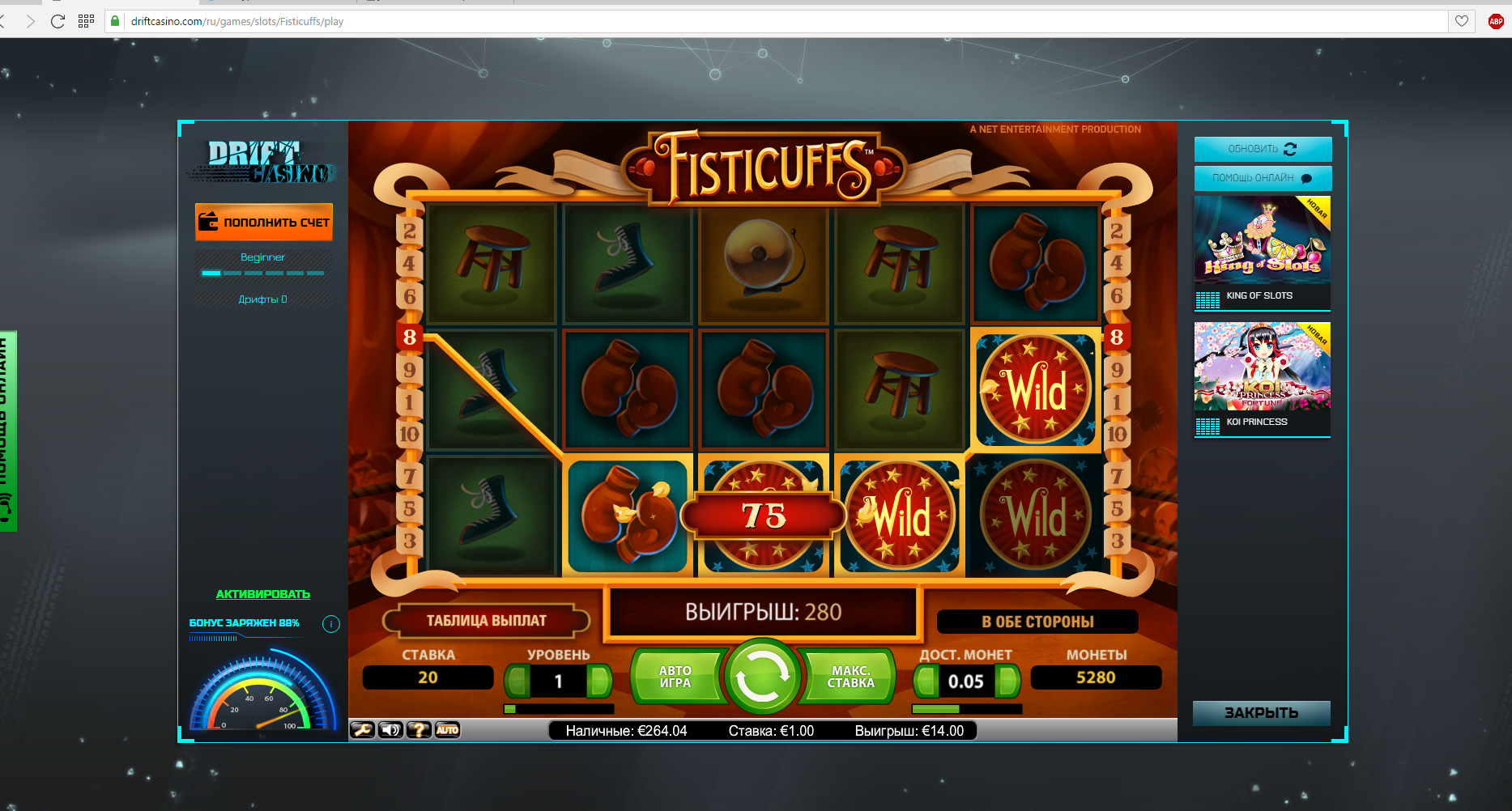Image resolution: width=1512 pixels, height=811 pixels.
Task: Toggle sound with the speaker icon
Action: (390, 730)
